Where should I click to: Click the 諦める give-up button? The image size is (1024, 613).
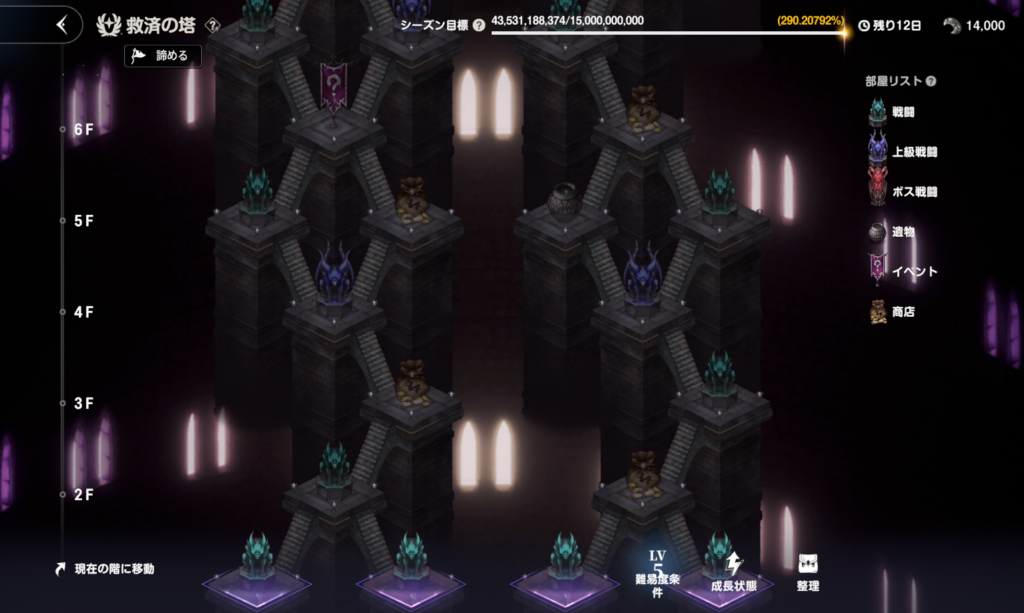point(163,56)
